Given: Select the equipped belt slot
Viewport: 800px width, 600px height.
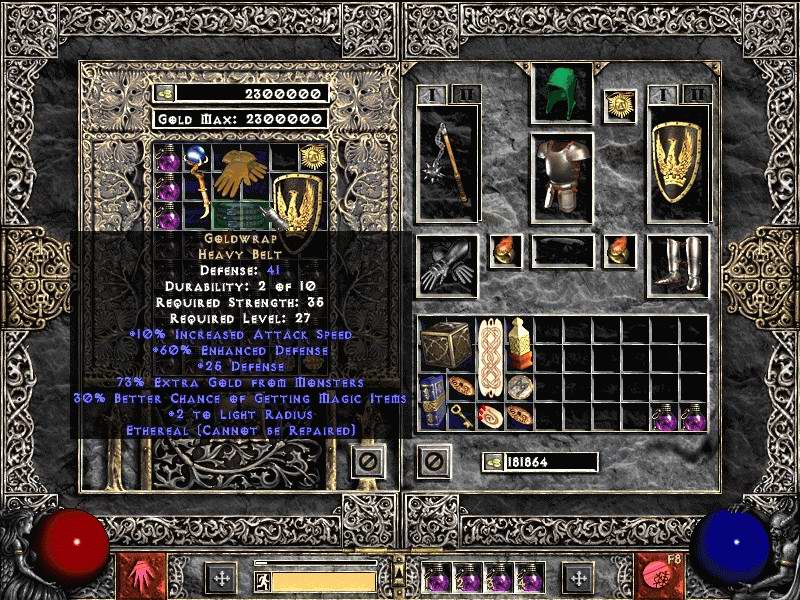Looking at the screenshot, I should pos(562,250).
